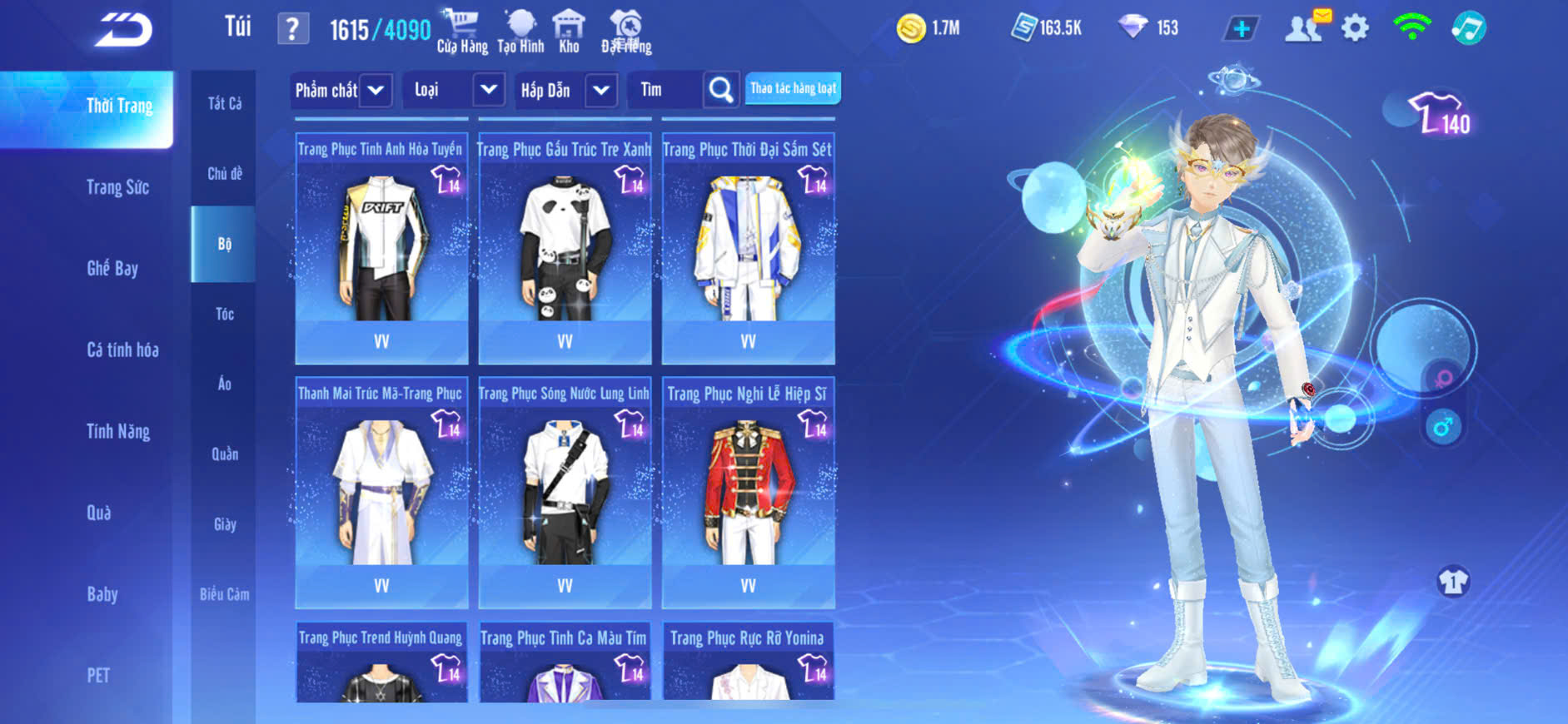Activate the magnifying glass search button
The height and width of the screenshot is (724, 1568).
click(721, 90)
